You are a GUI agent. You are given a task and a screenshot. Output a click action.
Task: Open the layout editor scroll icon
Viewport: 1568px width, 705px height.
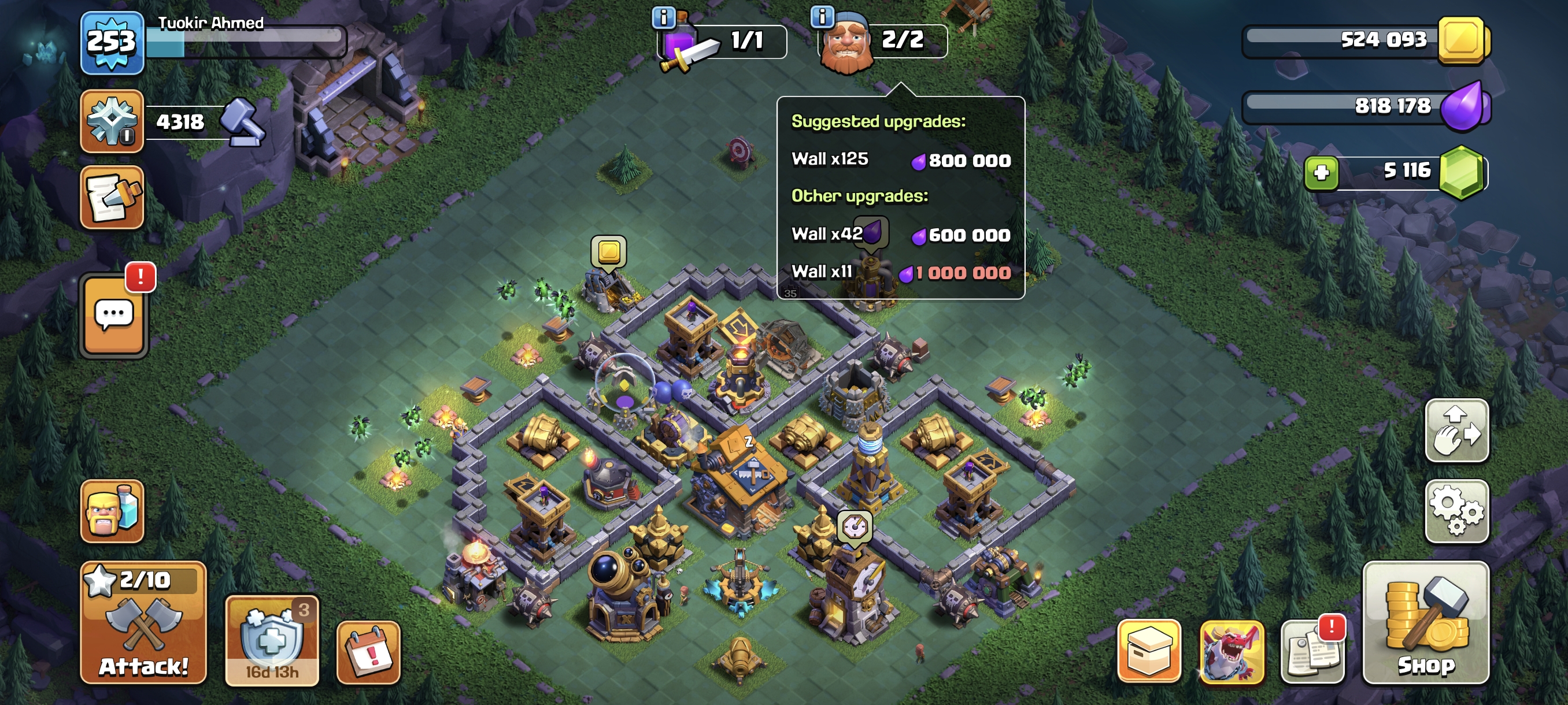pos(112,198)
